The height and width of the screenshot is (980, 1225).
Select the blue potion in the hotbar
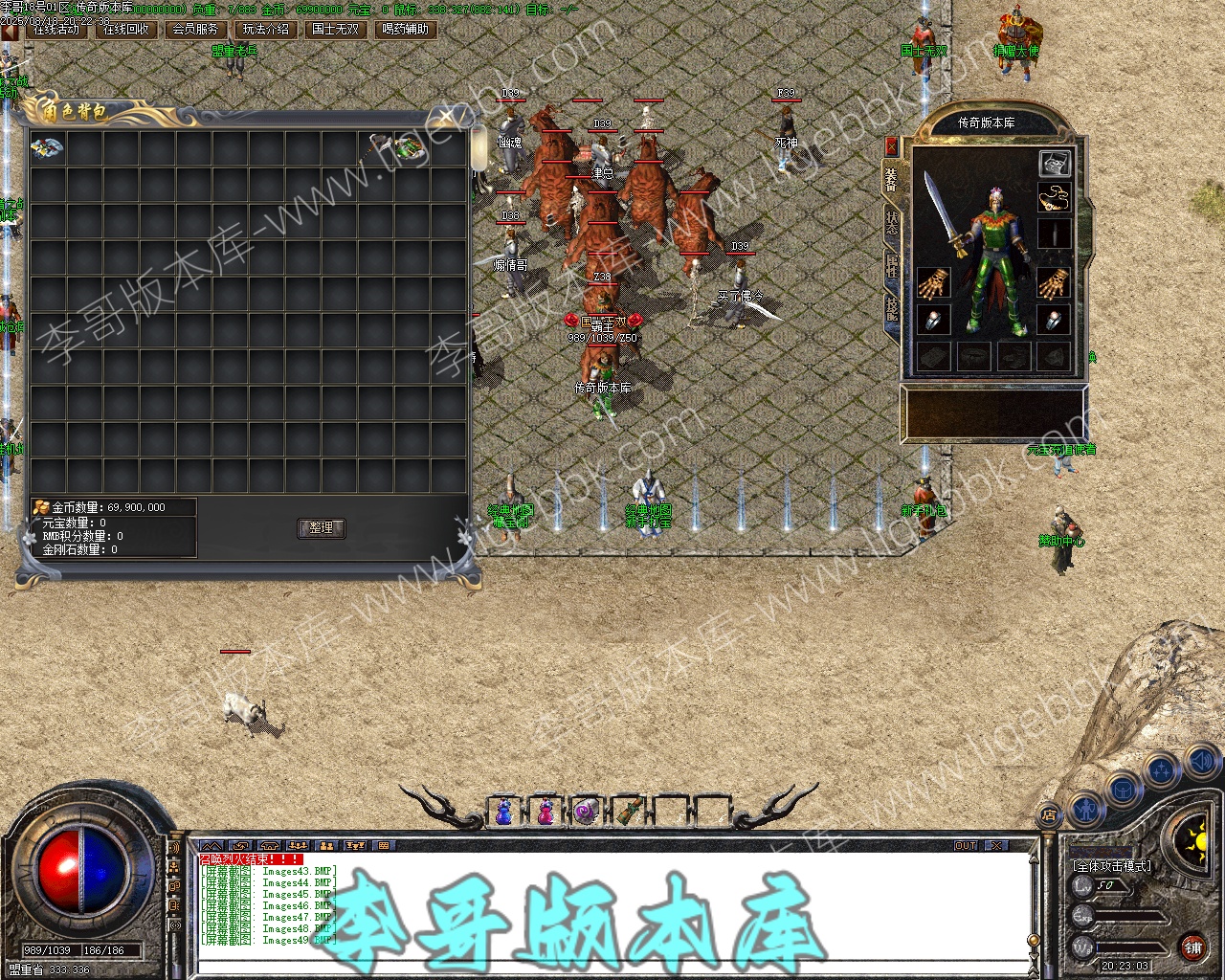tap(503, 812)
